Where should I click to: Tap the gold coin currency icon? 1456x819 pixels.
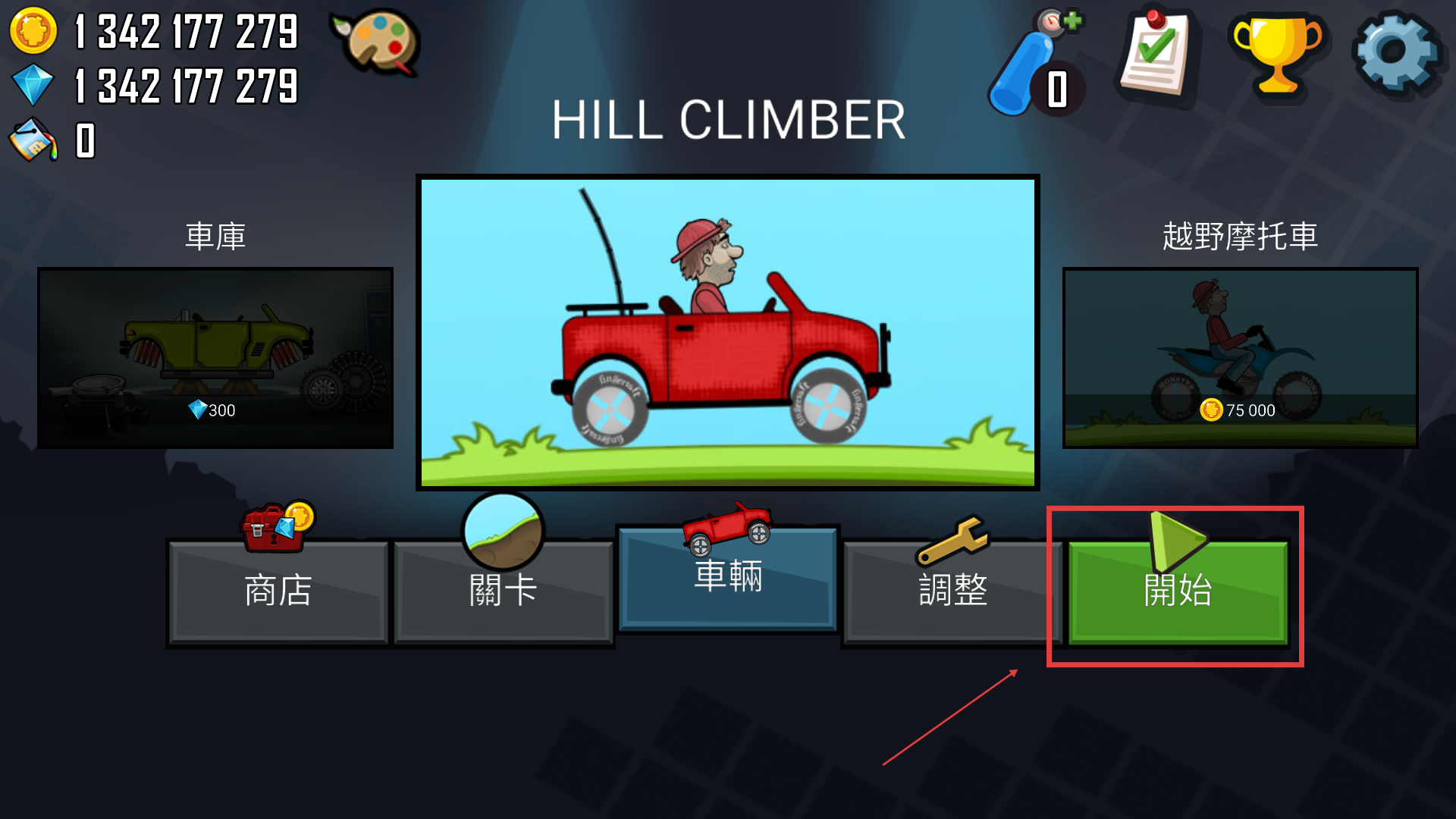click(x=33, y=31)
